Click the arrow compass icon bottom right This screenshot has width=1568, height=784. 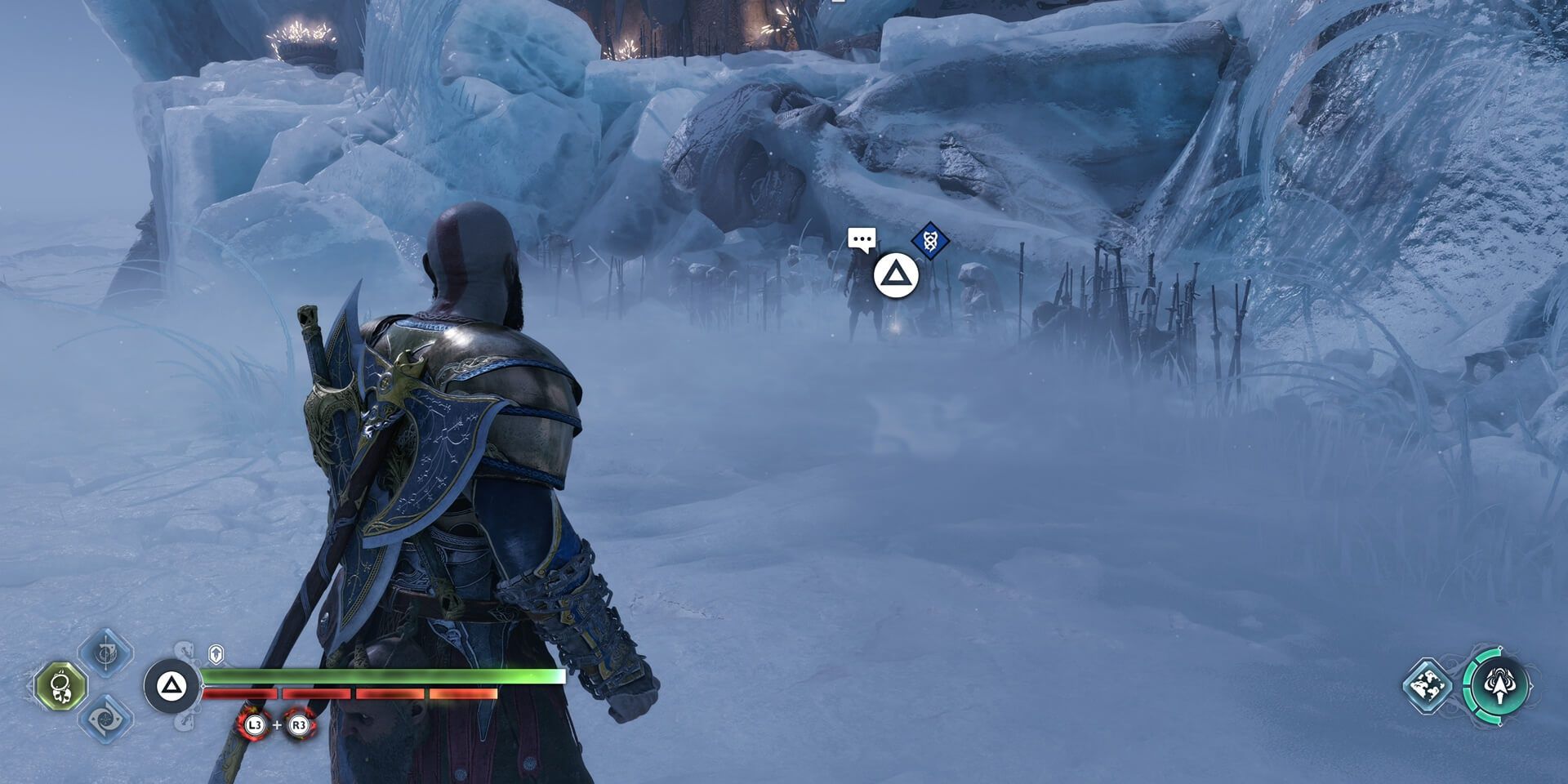[1499, 686]
